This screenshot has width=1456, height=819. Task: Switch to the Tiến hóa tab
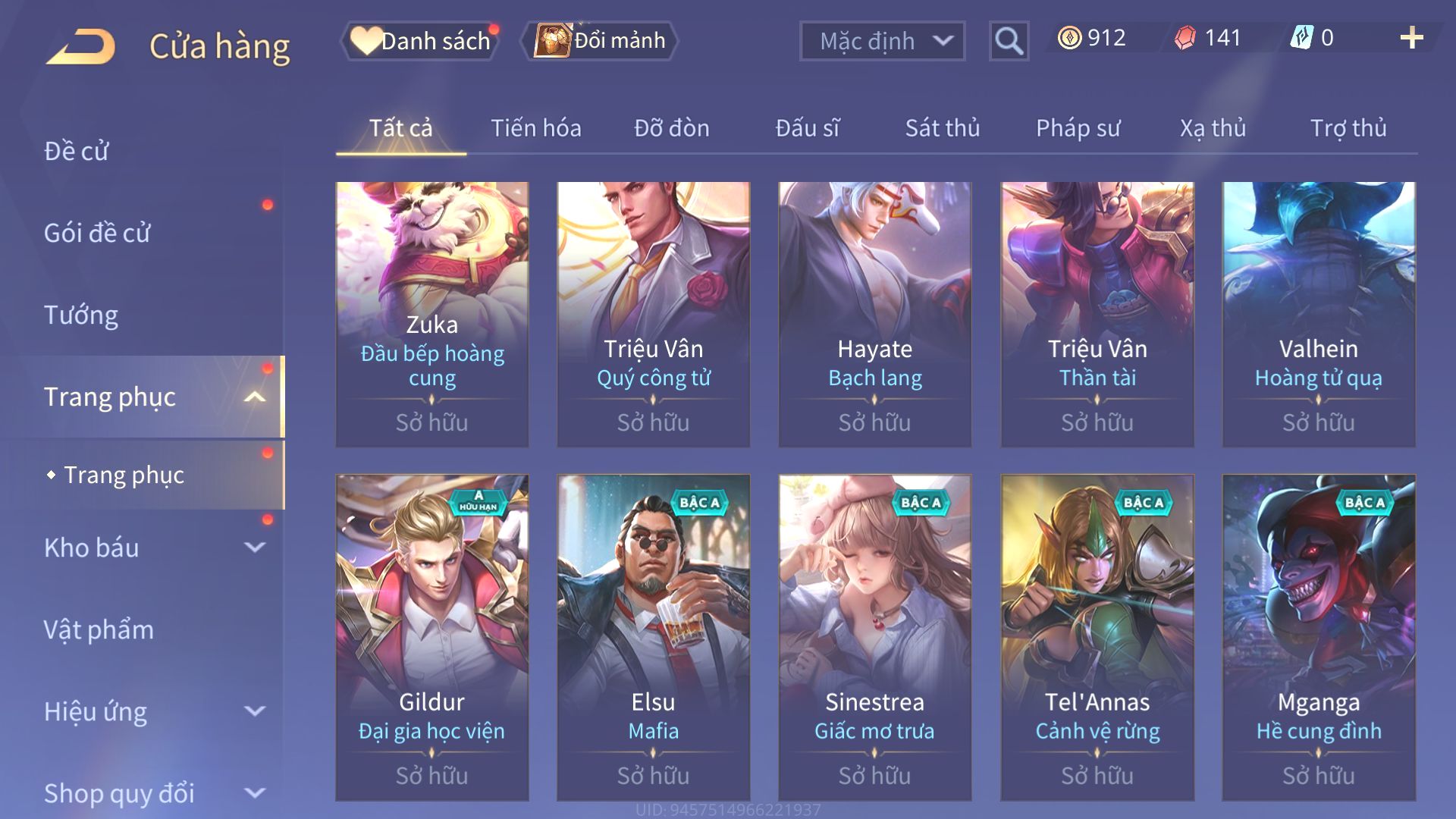click(x=535, y=128)
